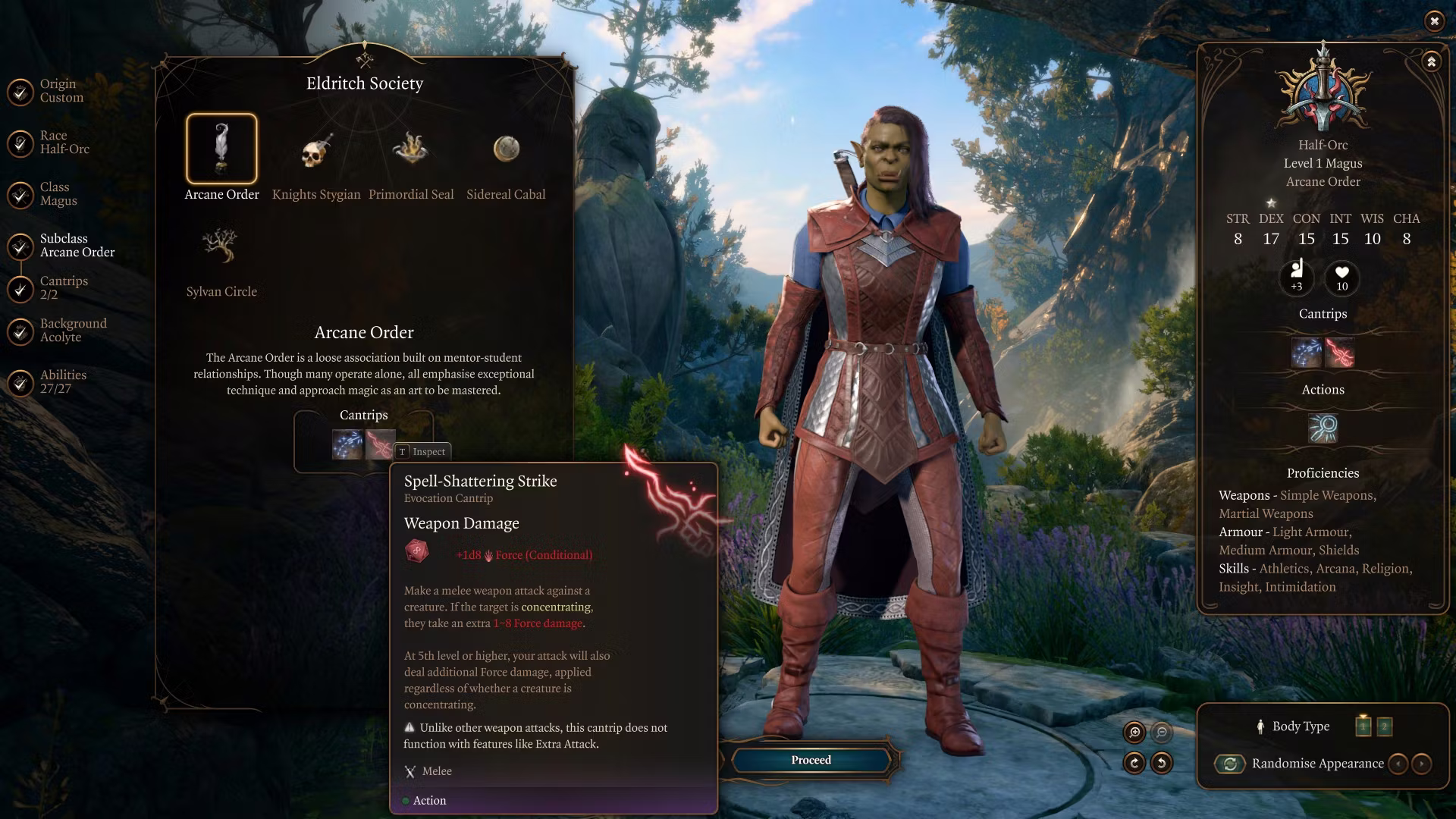Select the Arcane Order subclass tile
The image size is (1456, 819).
pos(221,149)
